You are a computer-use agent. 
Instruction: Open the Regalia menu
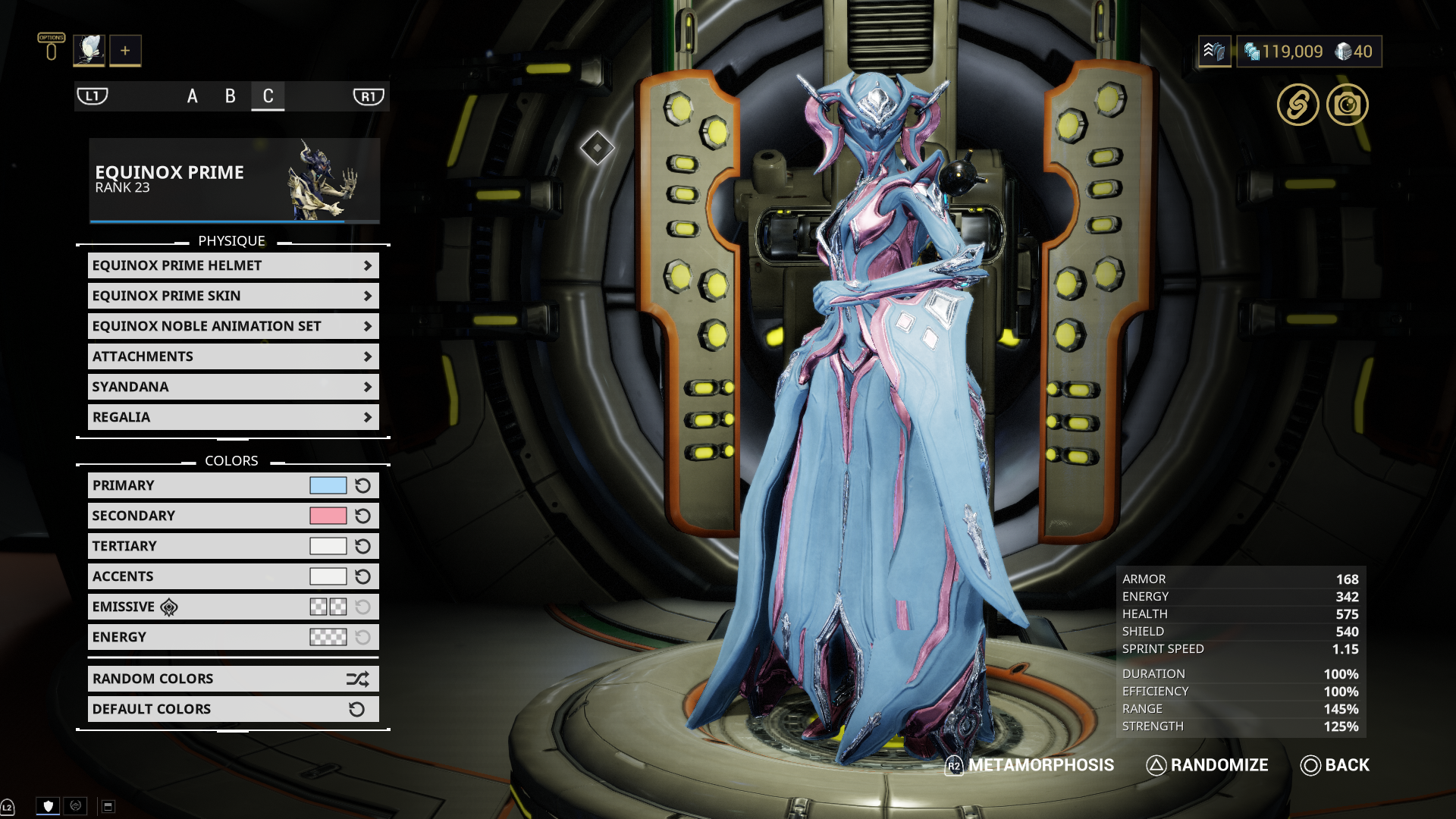coord(233,417)
